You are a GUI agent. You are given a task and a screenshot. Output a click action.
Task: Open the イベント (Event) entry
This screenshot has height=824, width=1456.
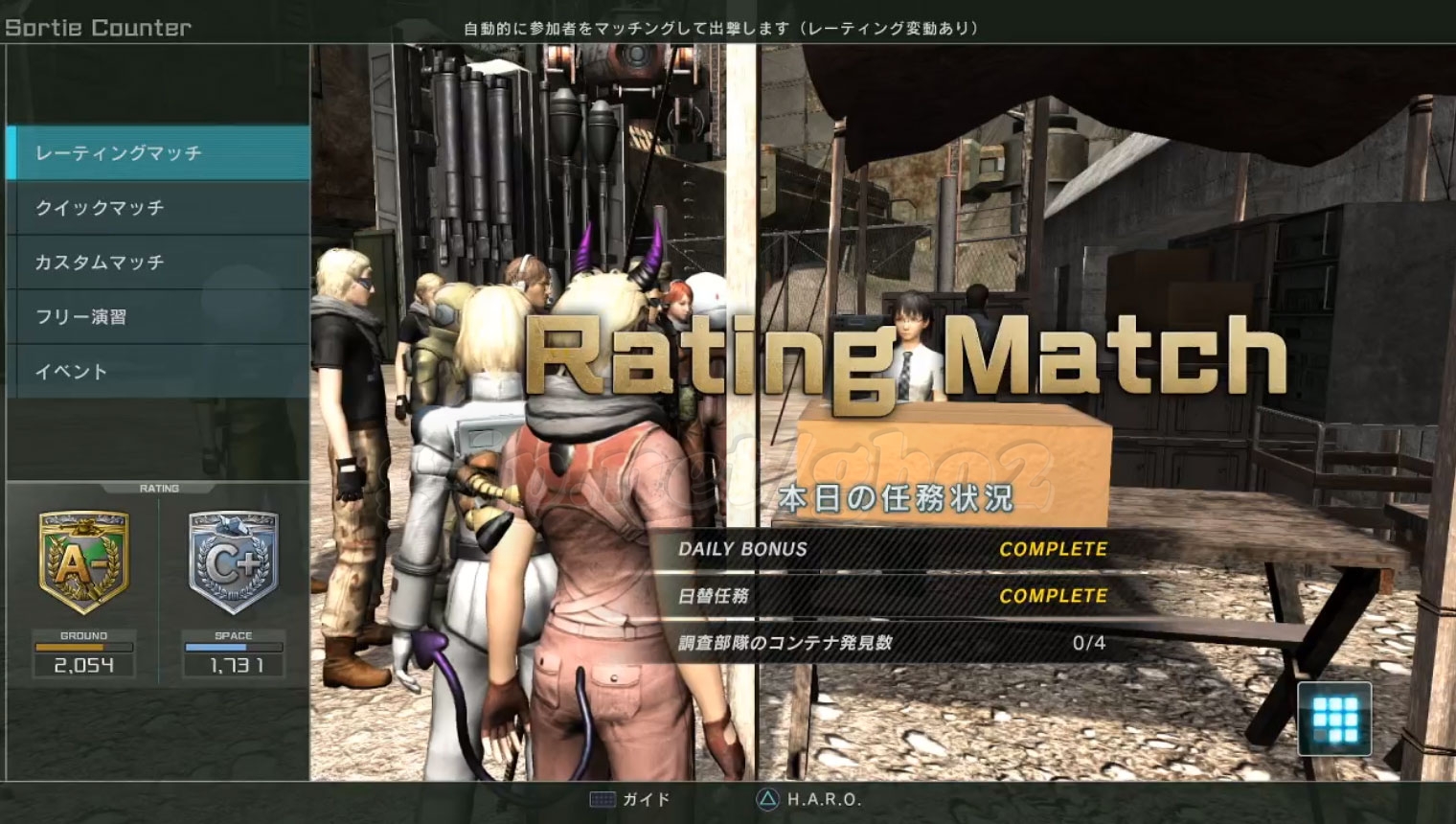[x=158, y=372]
